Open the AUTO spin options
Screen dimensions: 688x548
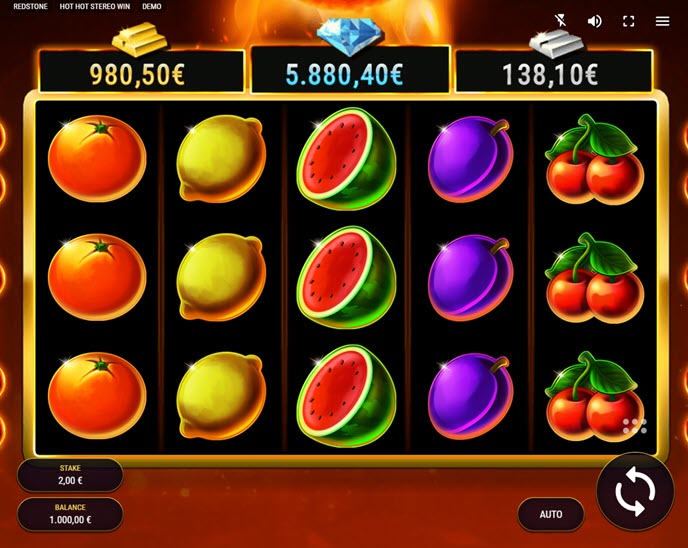[x=551, y=514]
